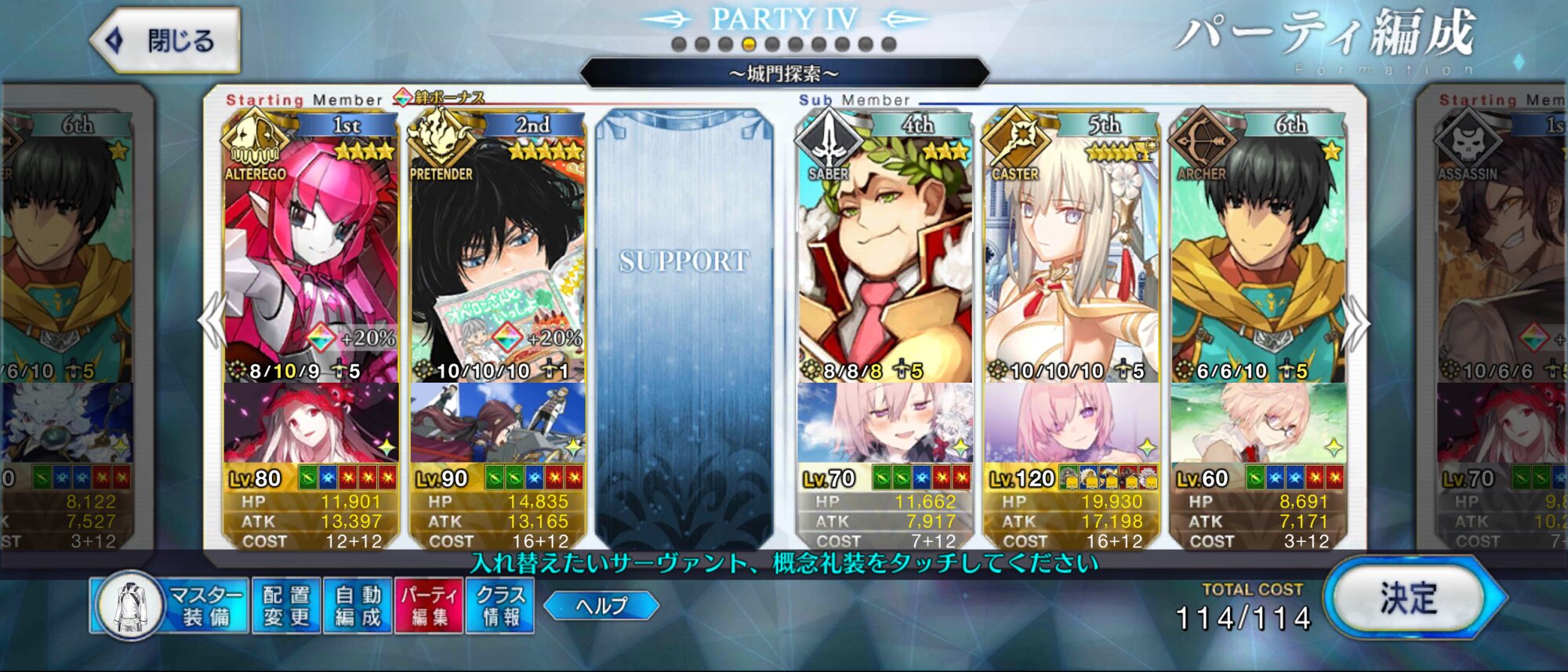Tap the craft essence under the Pretender
This screenshot has height=672, width=1568.
pyautogui.click(x=497, y=423)
